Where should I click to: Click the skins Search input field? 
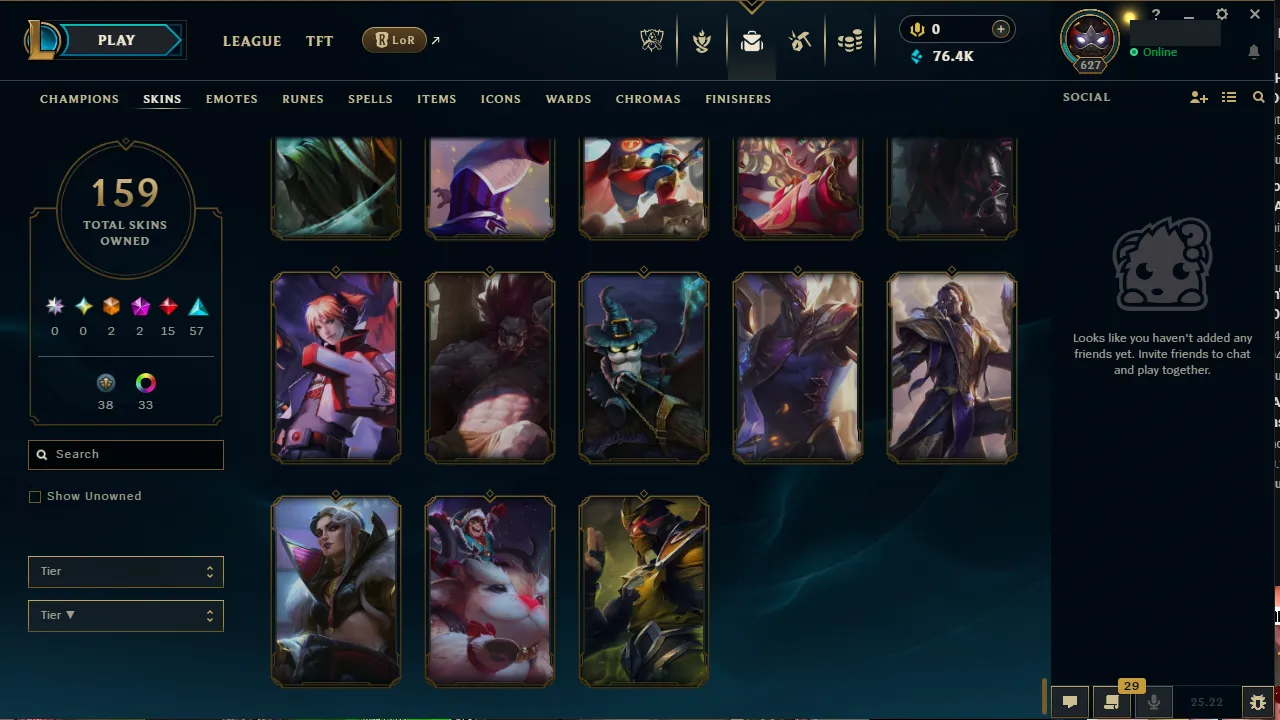[x=125, y=455]
